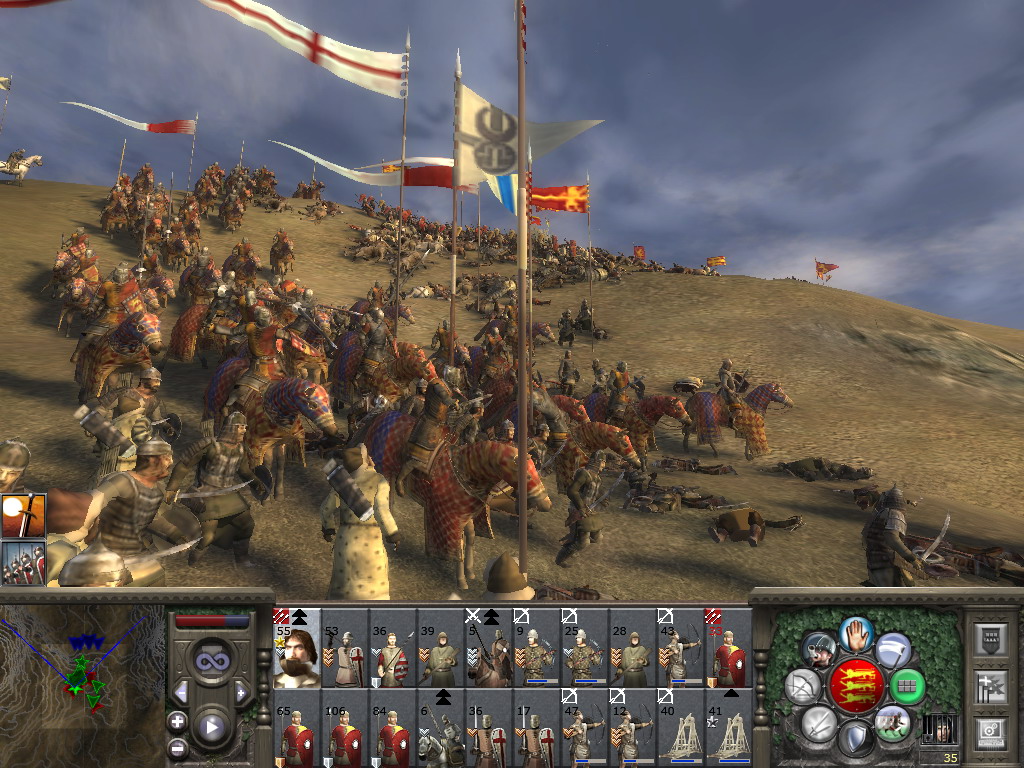The image size is (1024, 768).
Task: Open the group formations green grid button
Action: coord(907,686)
